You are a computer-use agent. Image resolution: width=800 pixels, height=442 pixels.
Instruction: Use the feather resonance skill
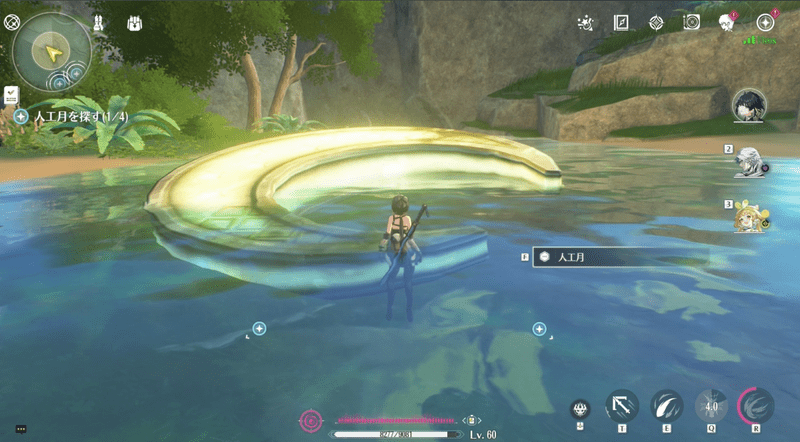pos(666,405)
